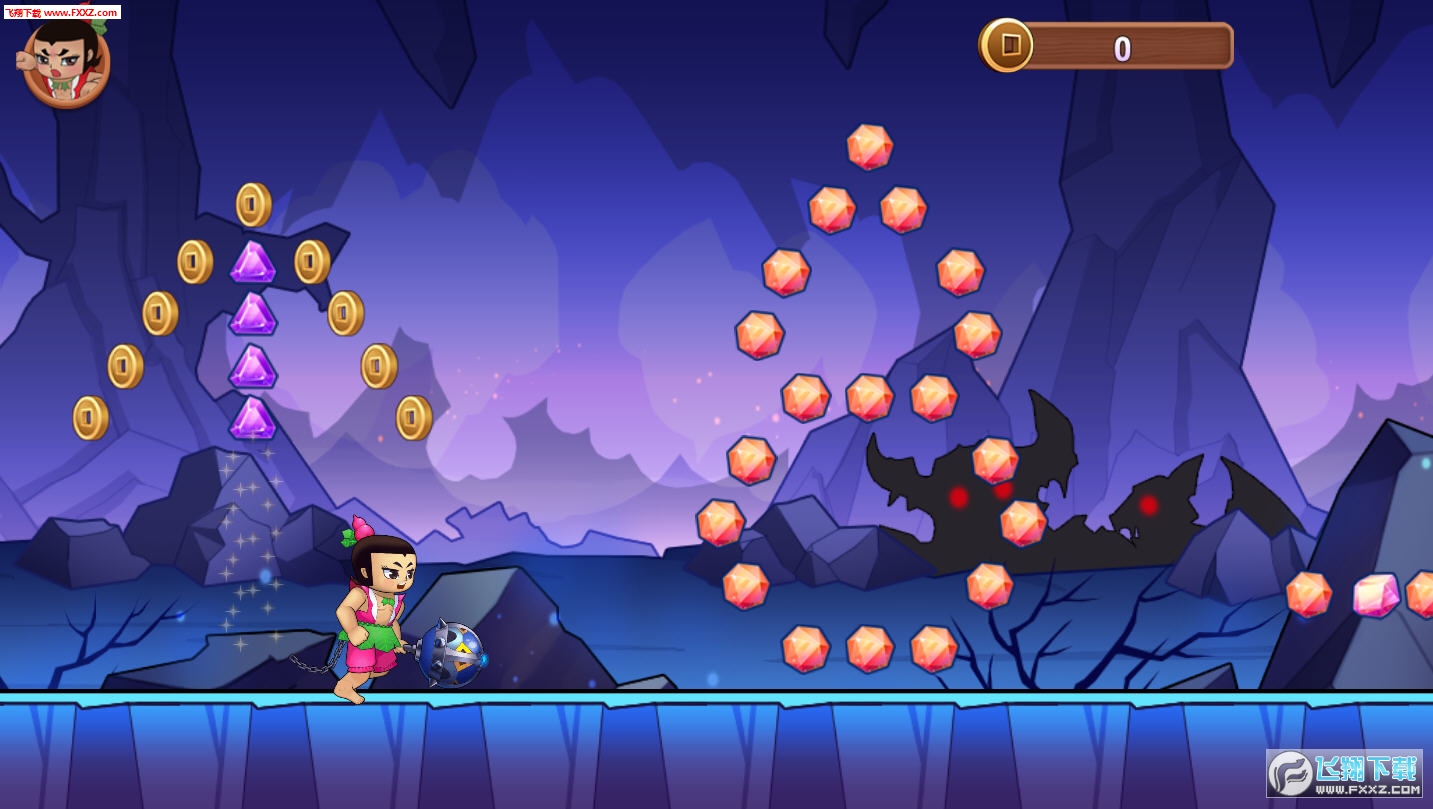Click the FXXZ download site logo watermark
This screenshot has height=809, width=1433.
(x=1343, y=773)
